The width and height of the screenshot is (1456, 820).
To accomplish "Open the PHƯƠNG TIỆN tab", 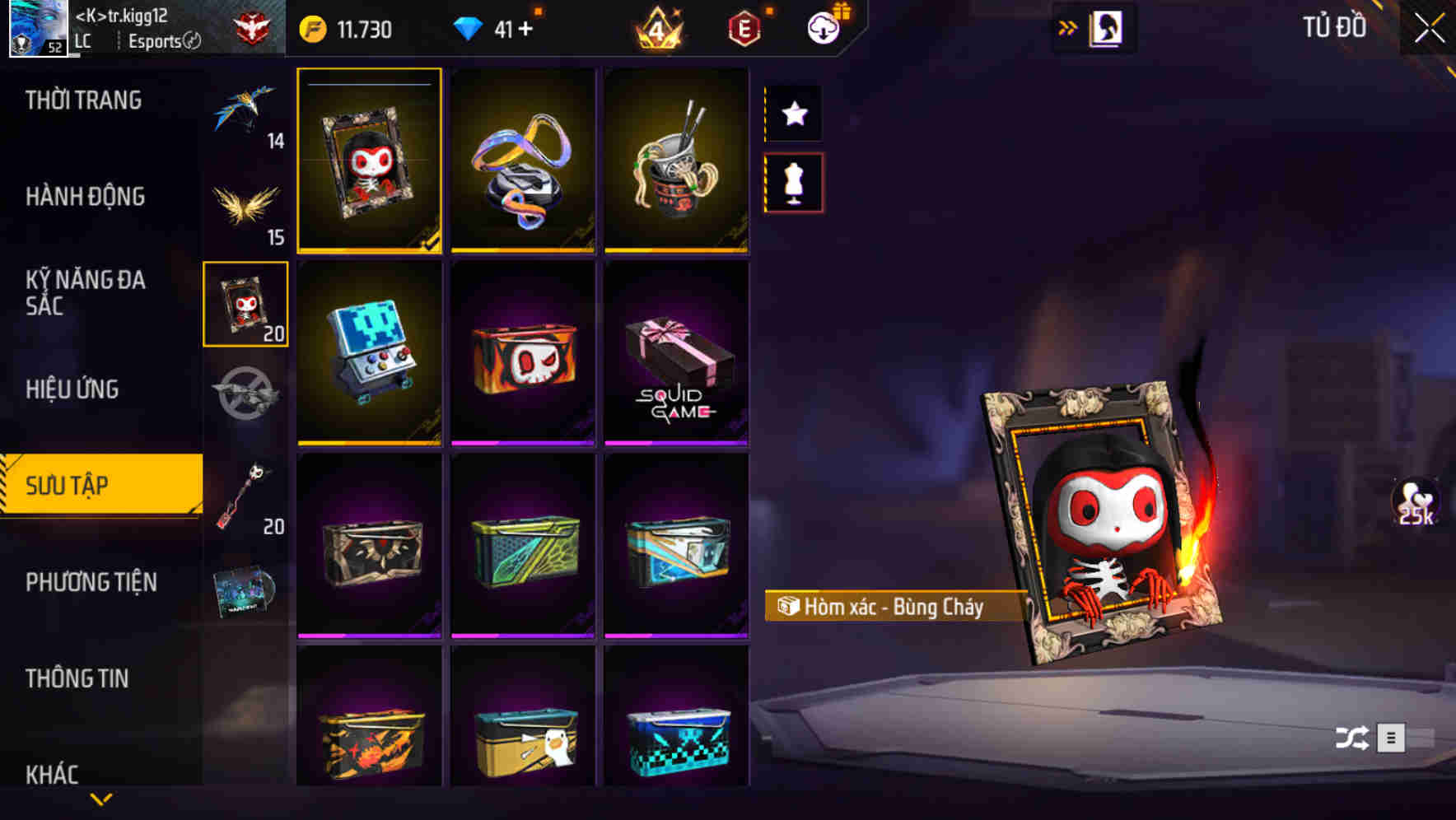I will click(x=91, y=581).
